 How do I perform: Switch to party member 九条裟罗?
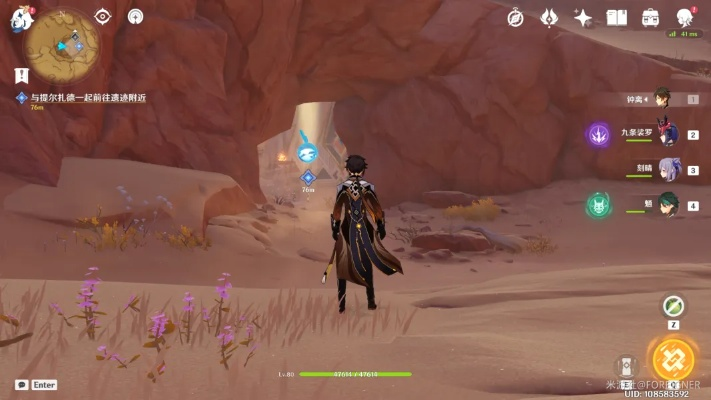click(x=666, y=134)
